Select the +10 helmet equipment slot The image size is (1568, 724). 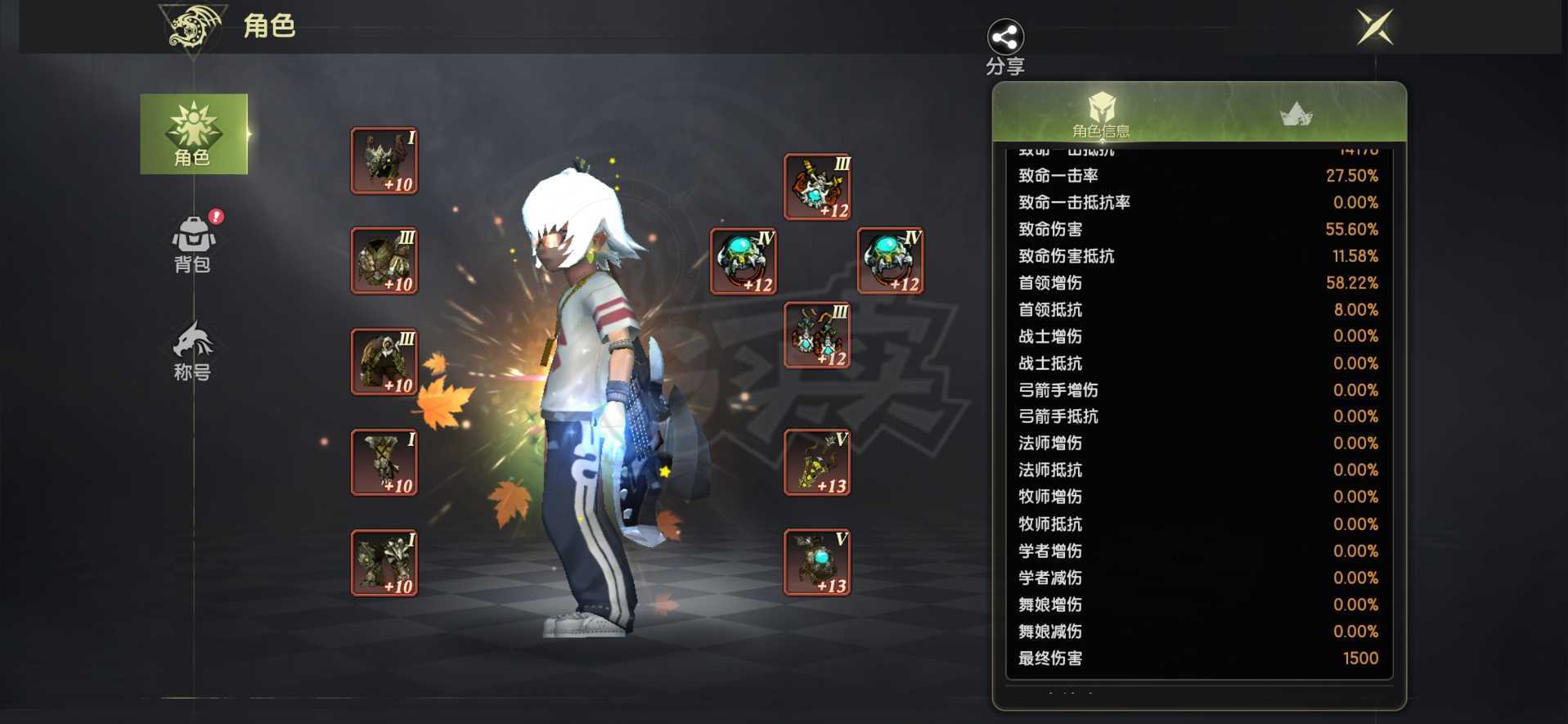coord(383,160)
